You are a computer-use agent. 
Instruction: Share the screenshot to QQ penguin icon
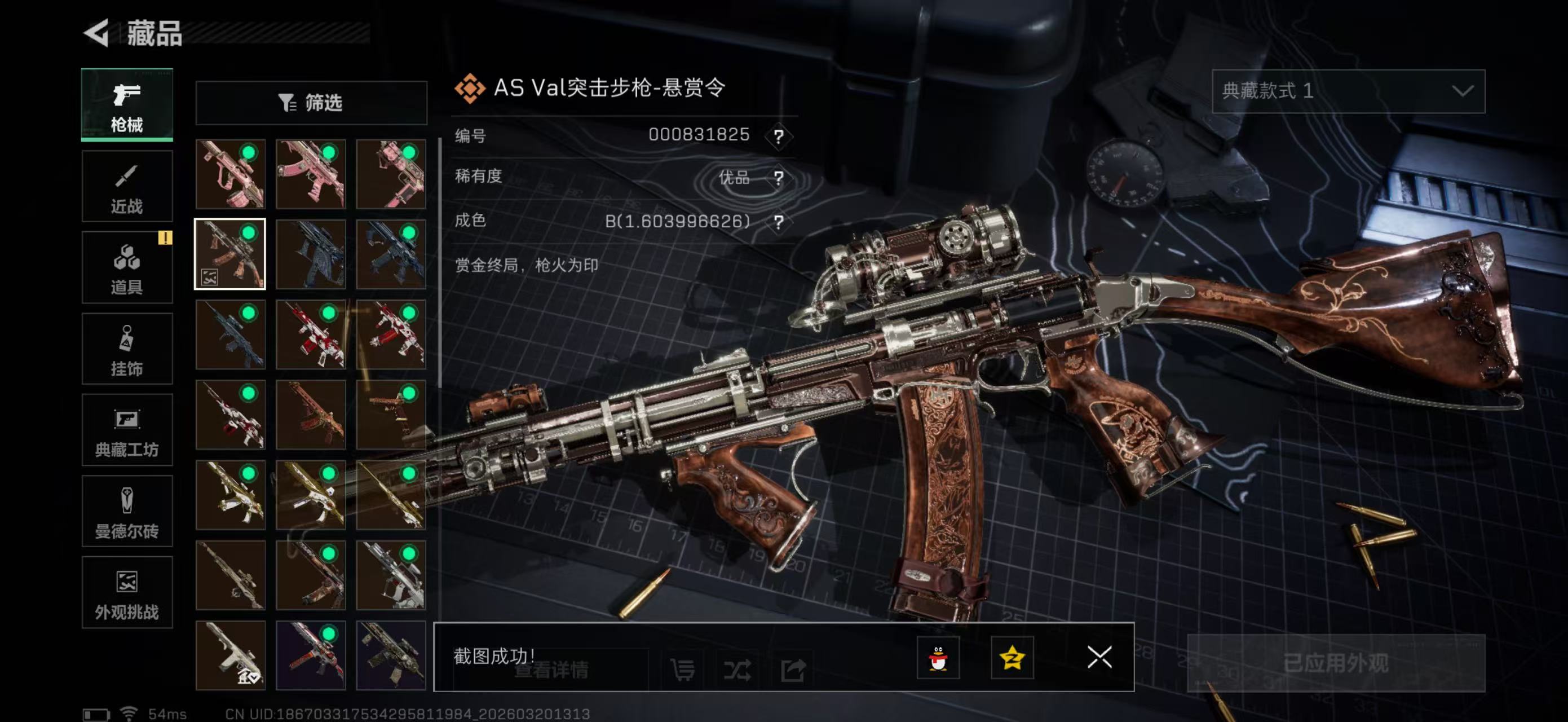click(x=938, y=658)
